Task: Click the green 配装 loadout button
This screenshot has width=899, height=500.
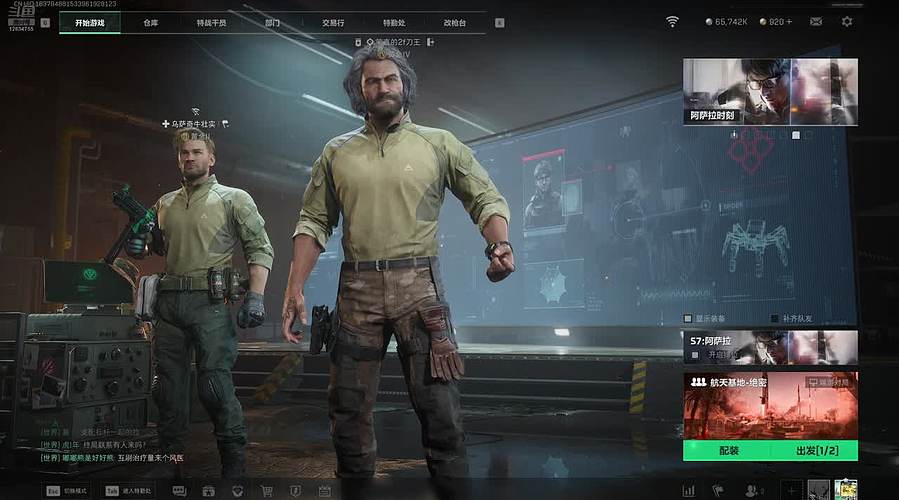Action: pos(727,451)
